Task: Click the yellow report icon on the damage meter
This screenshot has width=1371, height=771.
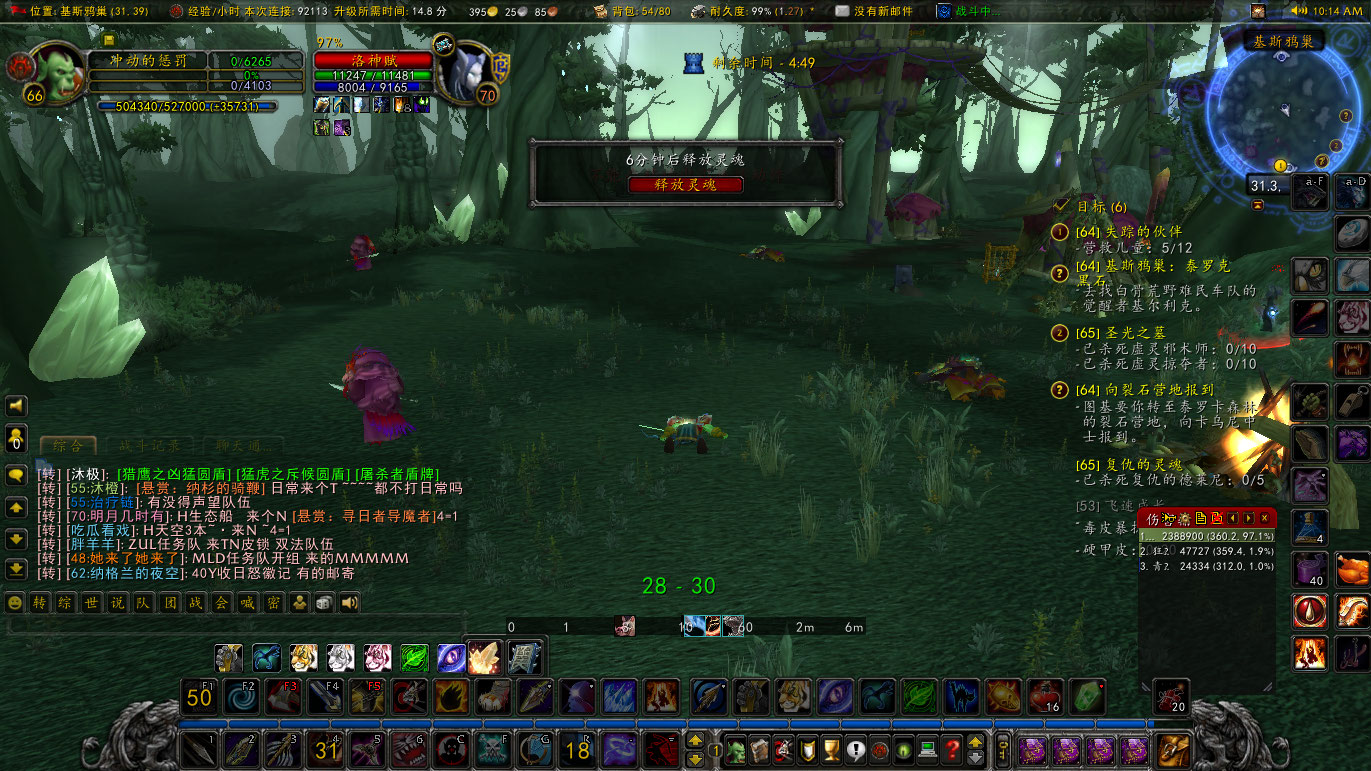Action: point(1200,517)
